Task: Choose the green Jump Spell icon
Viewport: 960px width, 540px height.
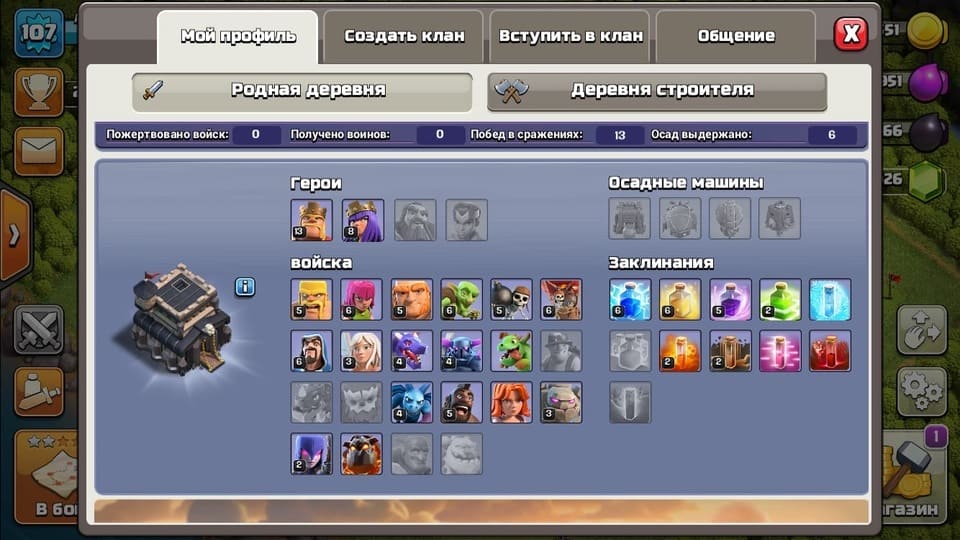Action: point(780,299)
